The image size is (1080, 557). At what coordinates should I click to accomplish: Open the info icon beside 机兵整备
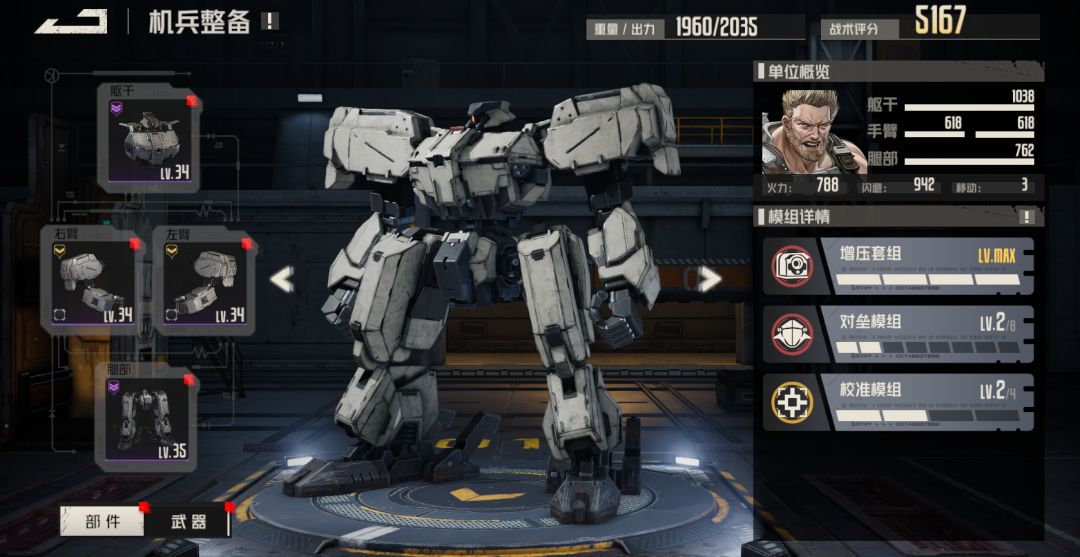[270, 21]
